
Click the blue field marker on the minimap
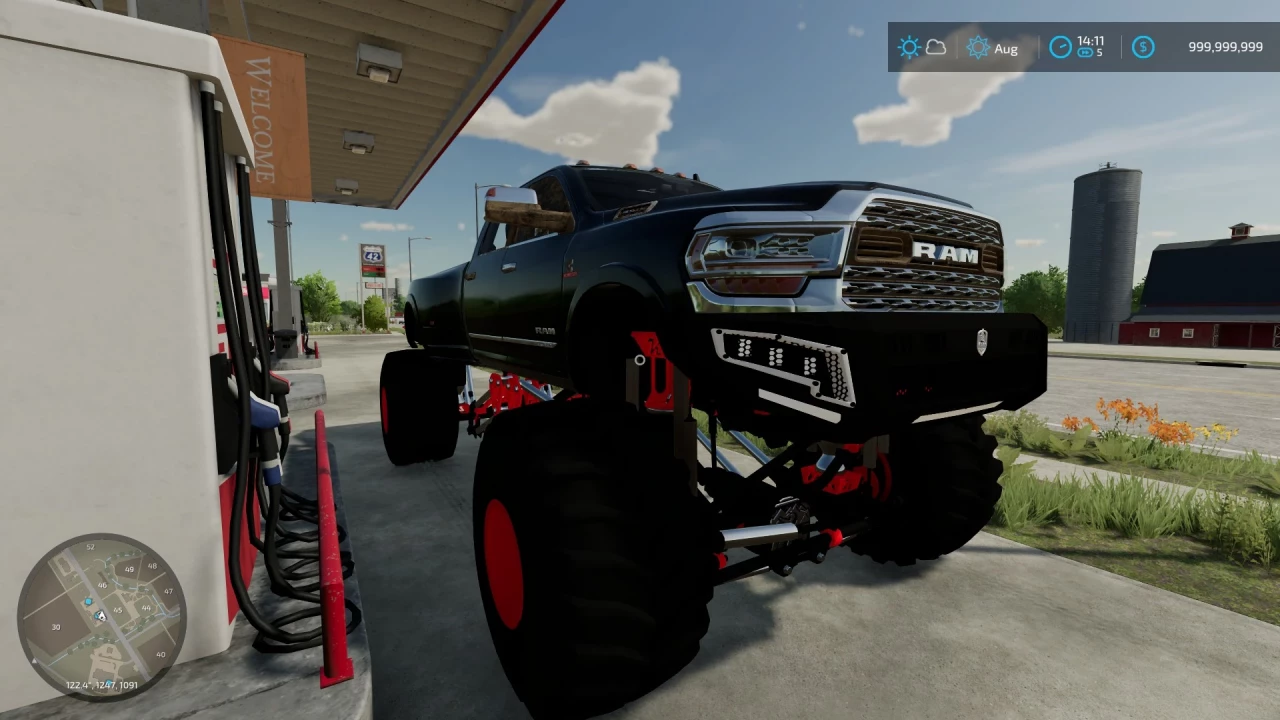[x=88, y=601]
